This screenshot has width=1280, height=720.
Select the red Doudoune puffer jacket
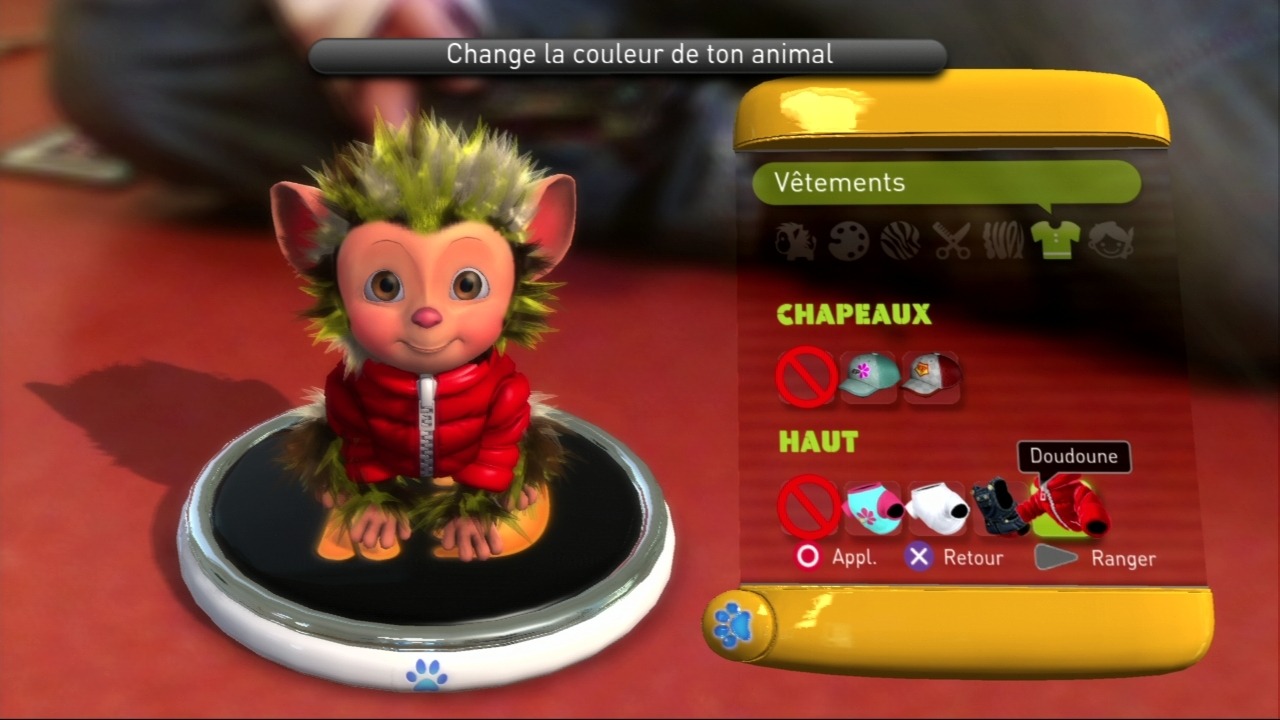(1068, 506)
